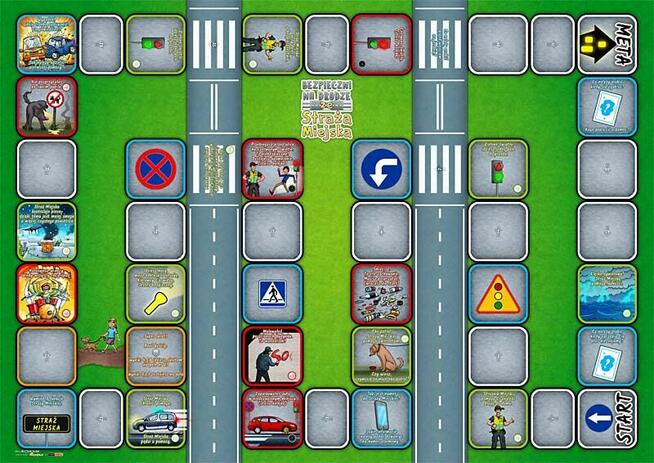Select the flashlight tile
Image resolution: width=654 pixels, height=463 pixels.
click(155, 293)
